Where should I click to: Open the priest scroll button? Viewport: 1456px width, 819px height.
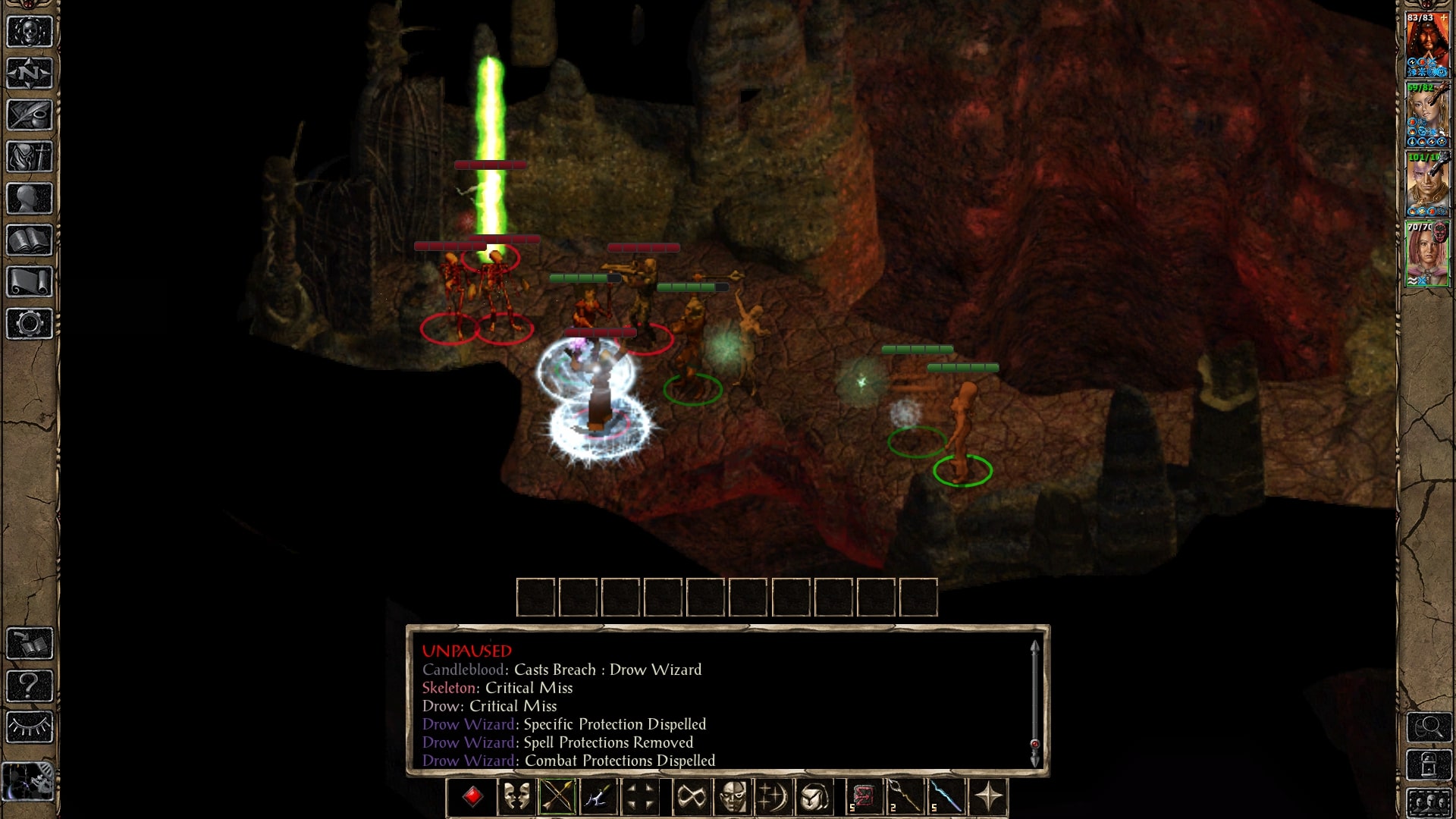point(30,282)
